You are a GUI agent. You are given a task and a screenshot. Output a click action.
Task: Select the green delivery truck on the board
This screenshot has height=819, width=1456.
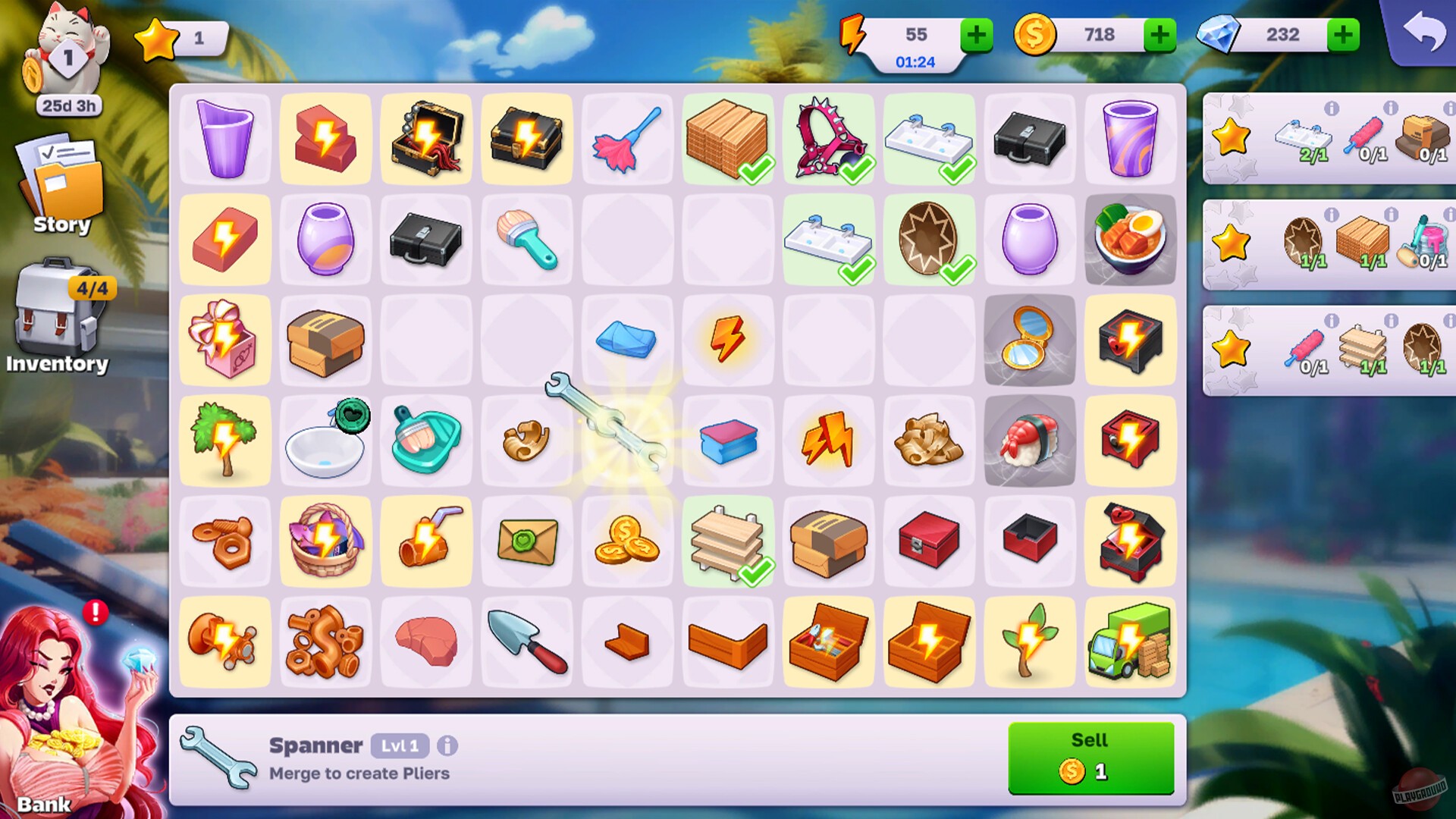point(1130,642)
